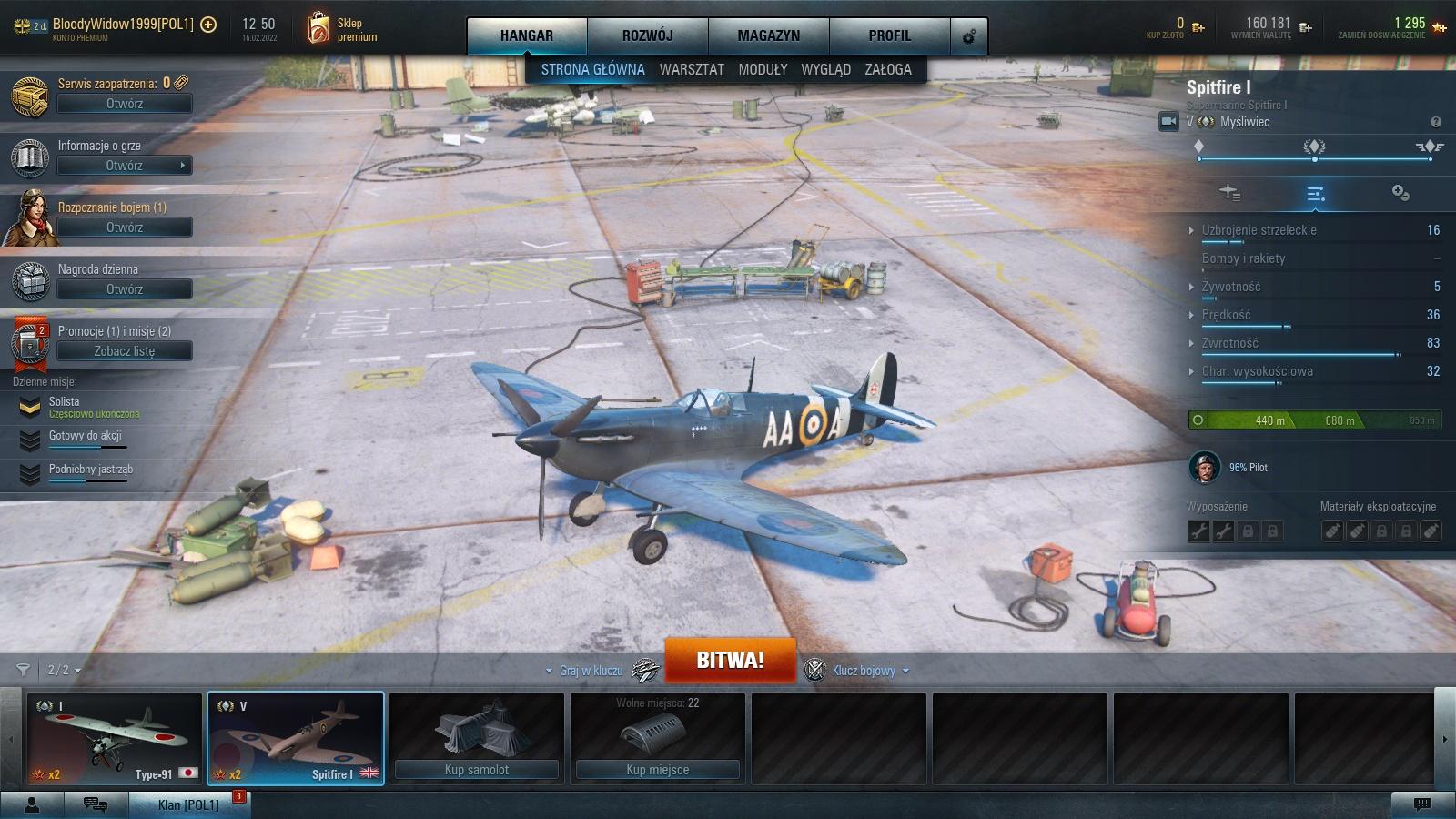This screenshot has width=1456, height=819.
Task: Choose the ZAŁOGA submenu
Action: point(887,69)
